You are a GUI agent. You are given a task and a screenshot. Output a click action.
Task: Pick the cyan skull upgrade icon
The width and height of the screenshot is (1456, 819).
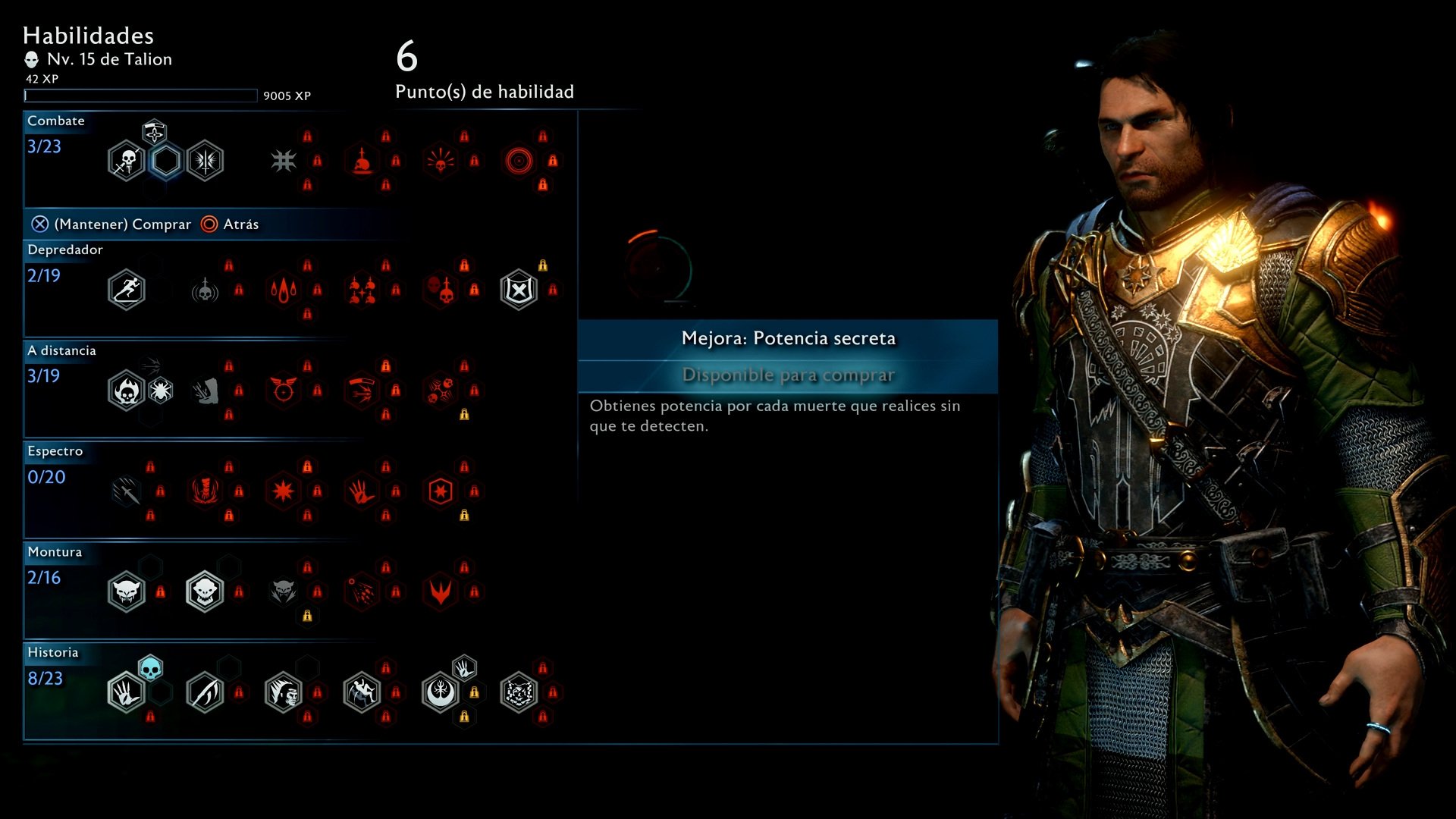(x=150, y=668)
